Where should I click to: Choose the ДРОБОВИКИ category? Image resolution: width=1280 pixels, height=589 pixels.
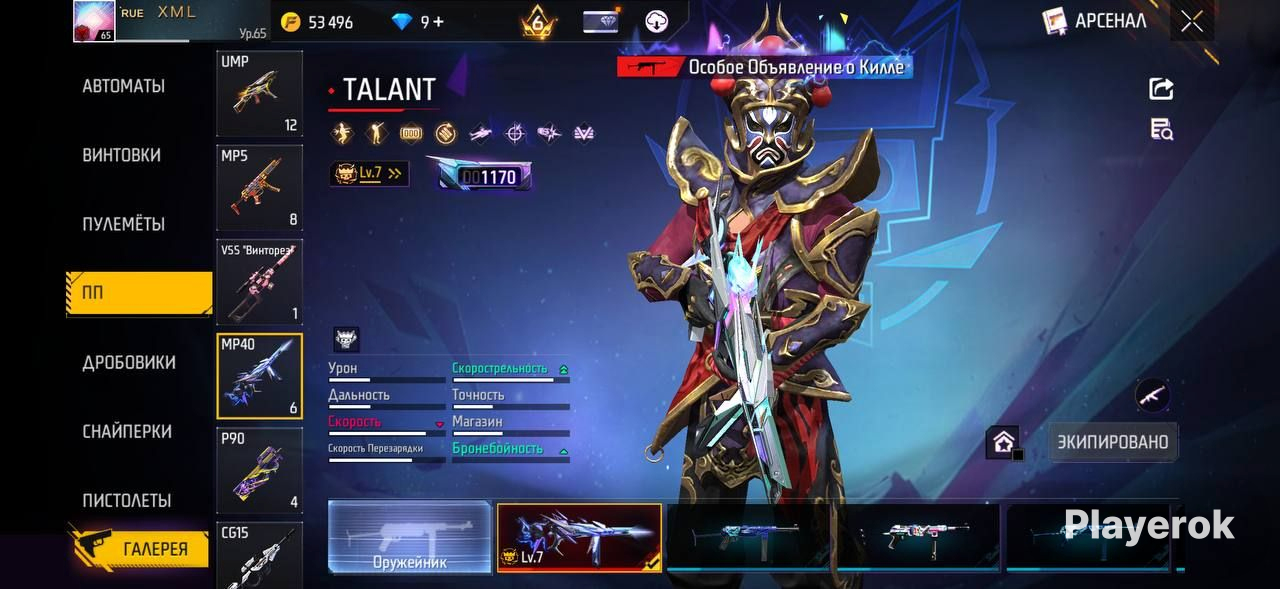128,363
